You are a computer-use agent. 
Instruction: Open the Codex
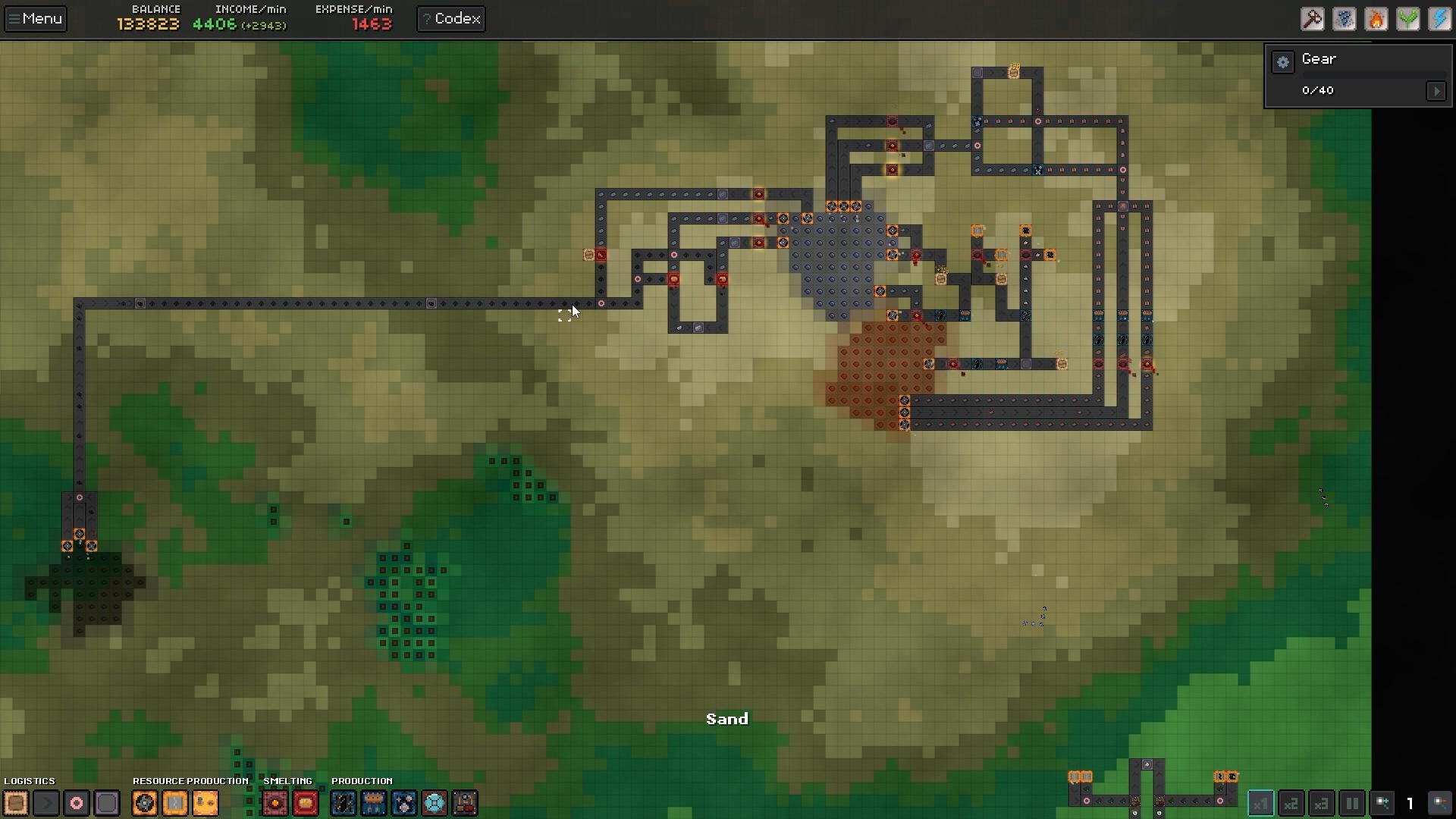pyautogui.click(x=450, y=18)
